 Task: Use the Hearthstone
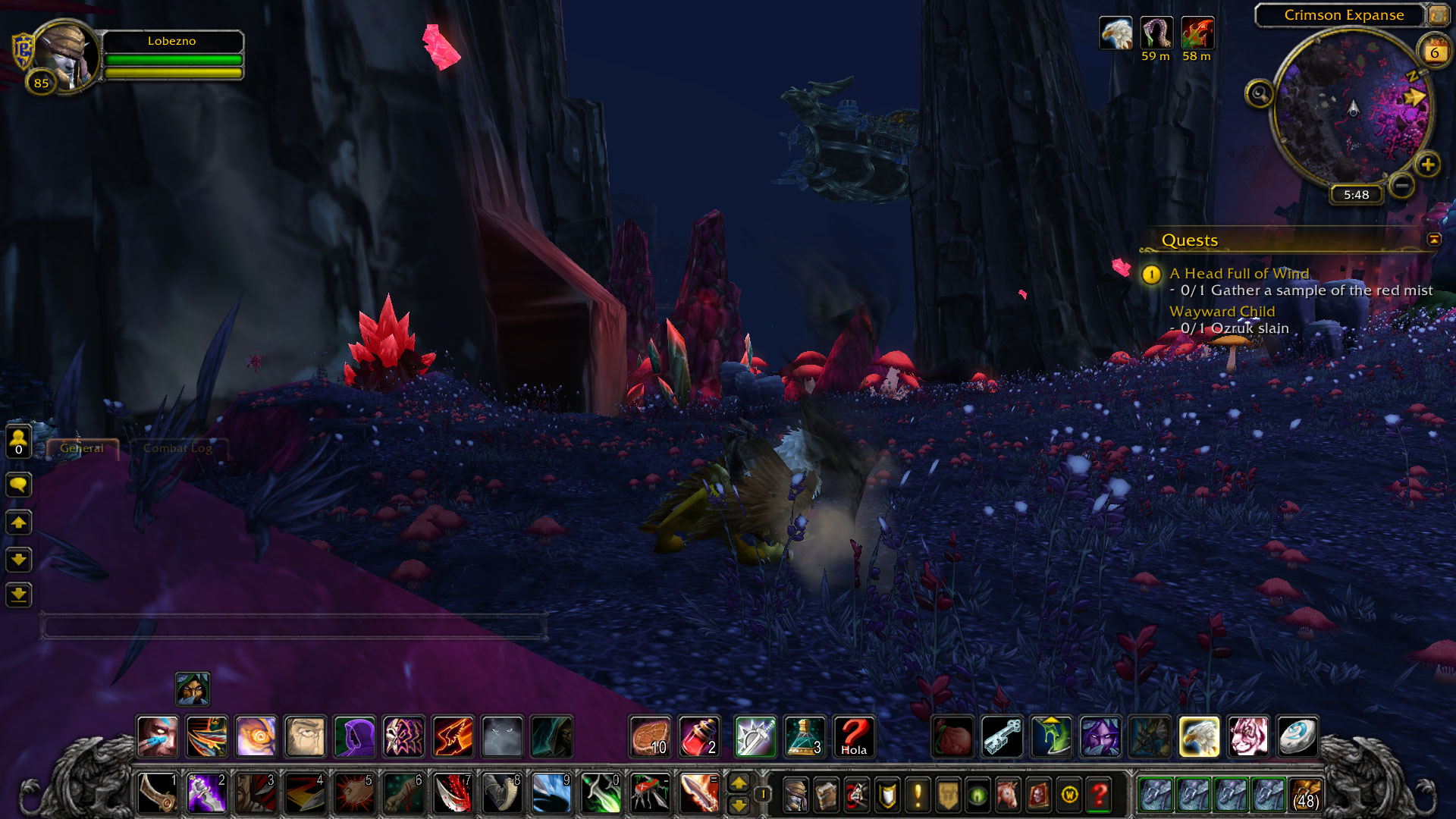pos(1297,736)
